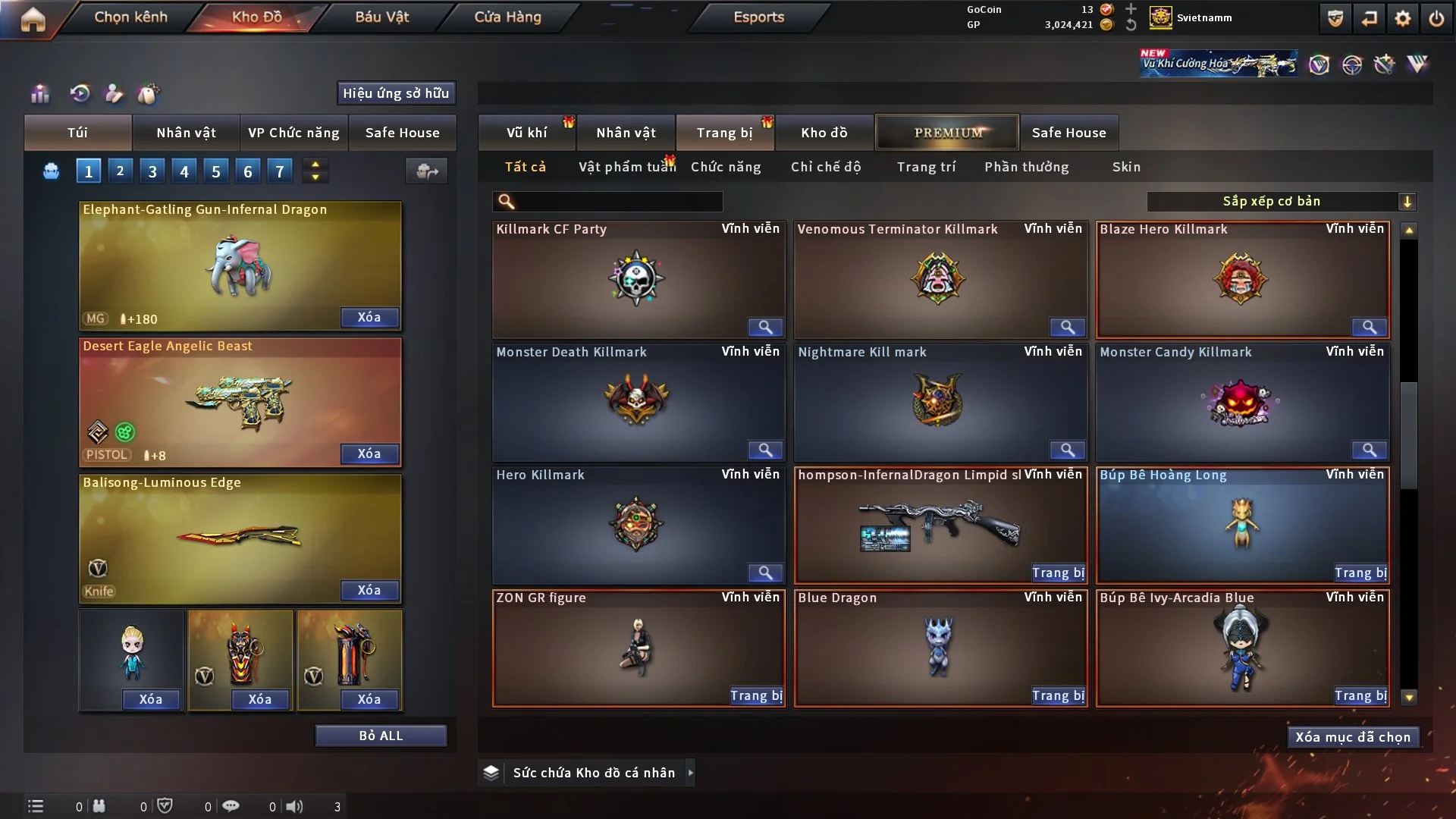The width and height of the screenshot is (1456, 819).
Task: Select the PREMIUM tab
Action: [947, 133]
